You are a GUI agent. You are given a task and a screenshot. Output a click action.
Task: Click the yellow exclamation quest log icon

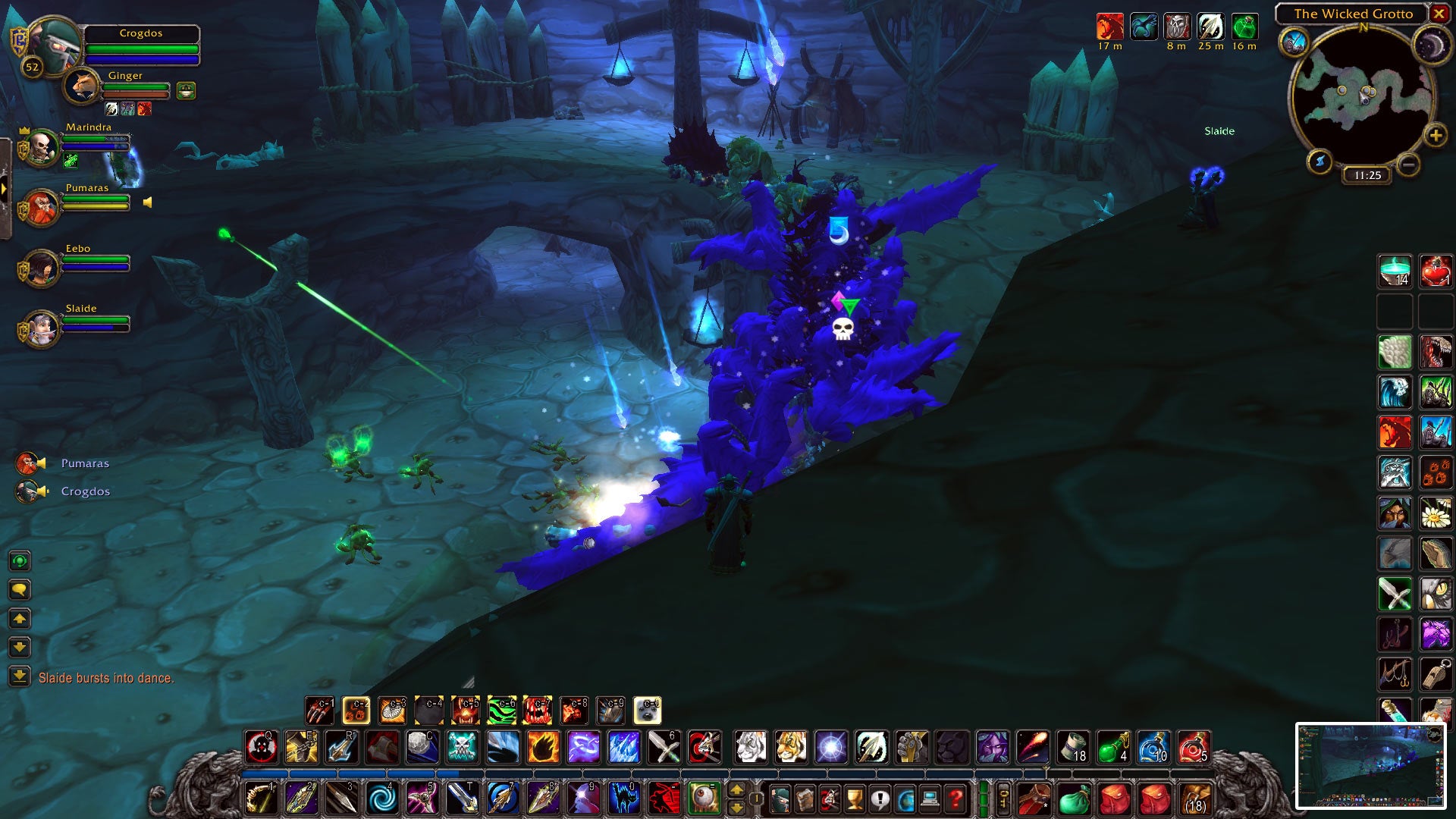tap(880, 797)
